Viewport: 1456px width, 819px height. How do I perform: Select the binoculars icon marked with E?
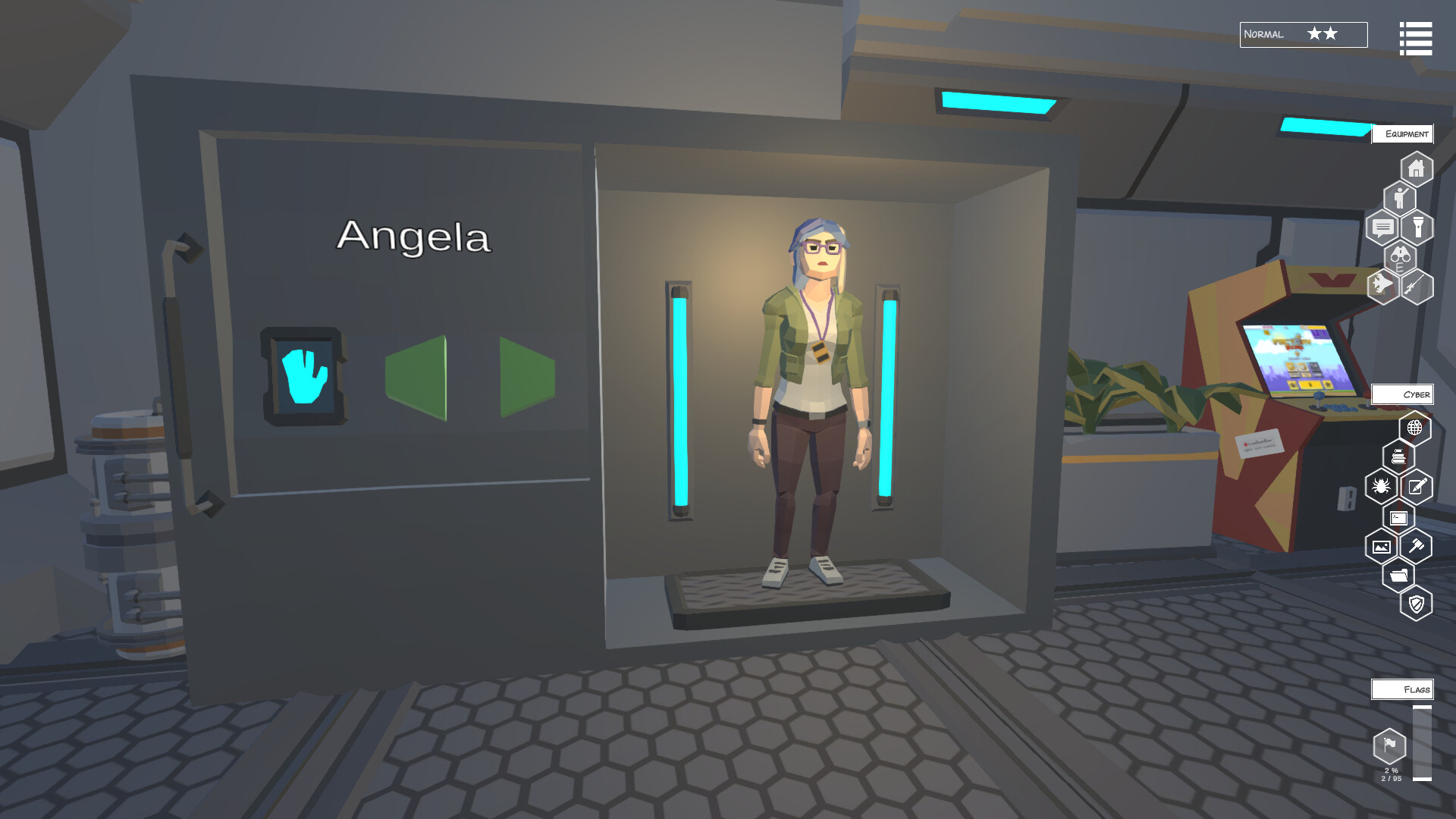tap(1401, 258)
